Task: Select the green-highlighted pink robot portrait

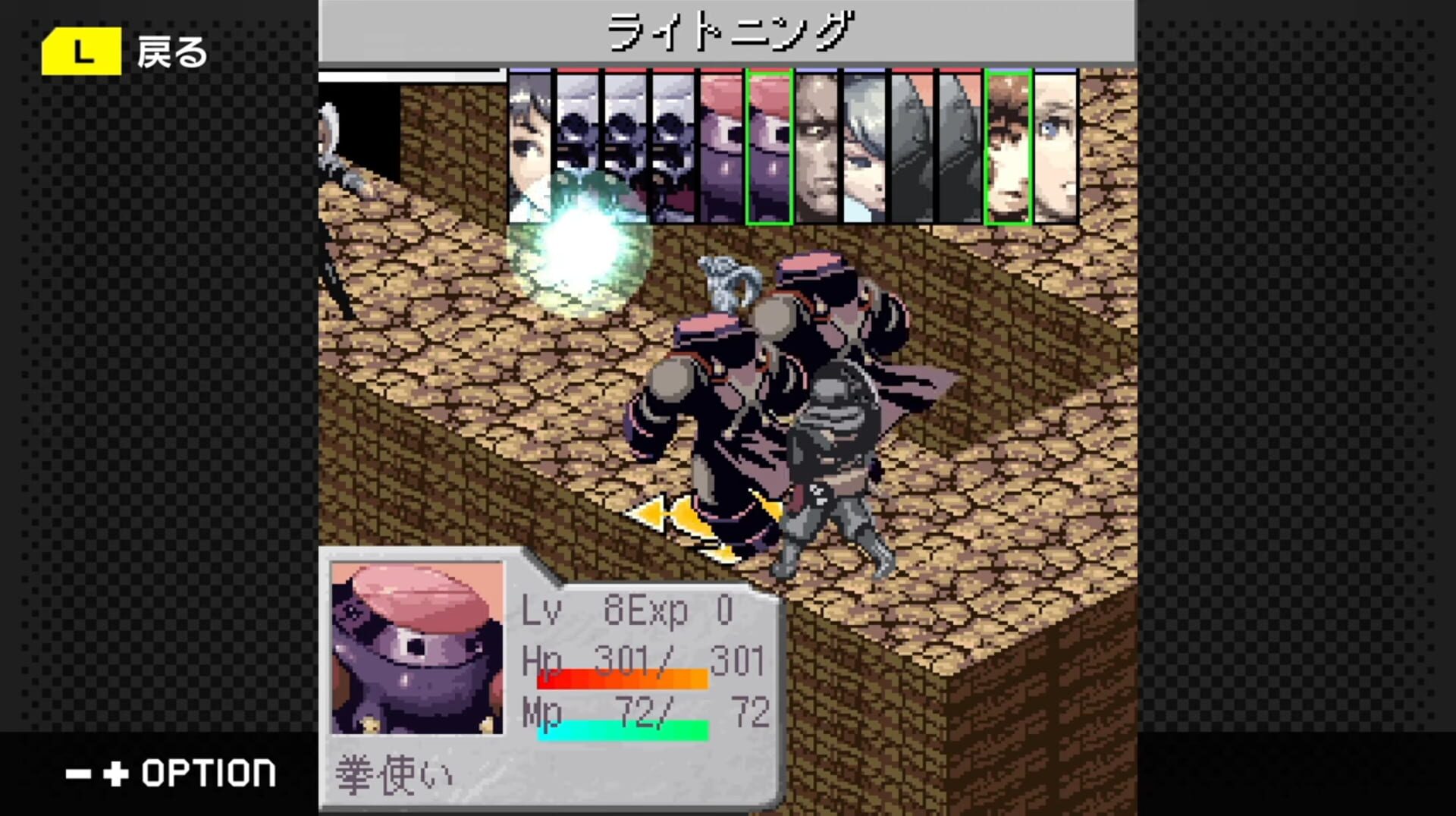Action: 769,144
